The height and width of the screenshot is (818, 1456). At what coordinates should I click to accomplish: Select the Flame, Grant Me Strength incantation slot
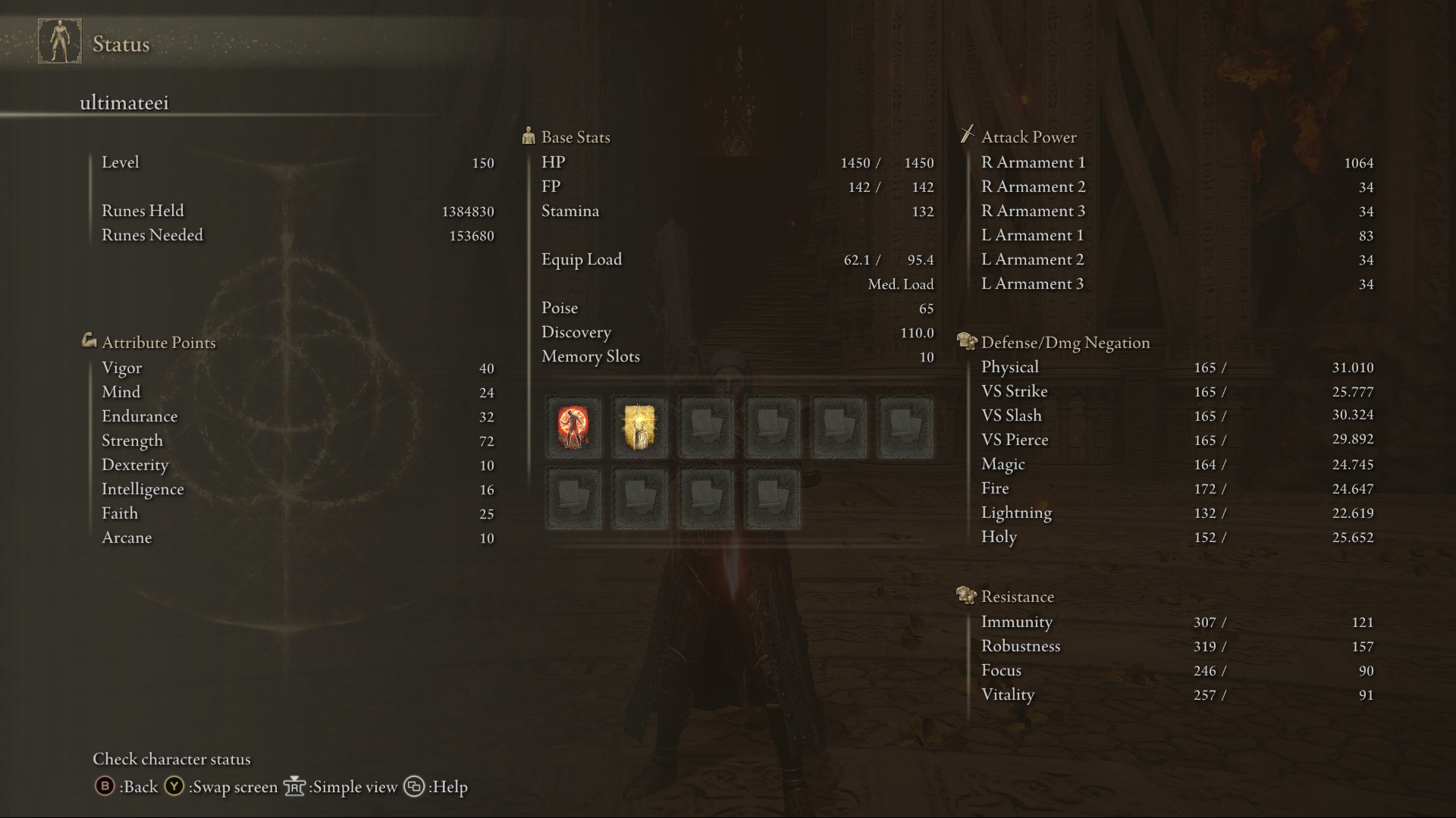tap(573, 428)
